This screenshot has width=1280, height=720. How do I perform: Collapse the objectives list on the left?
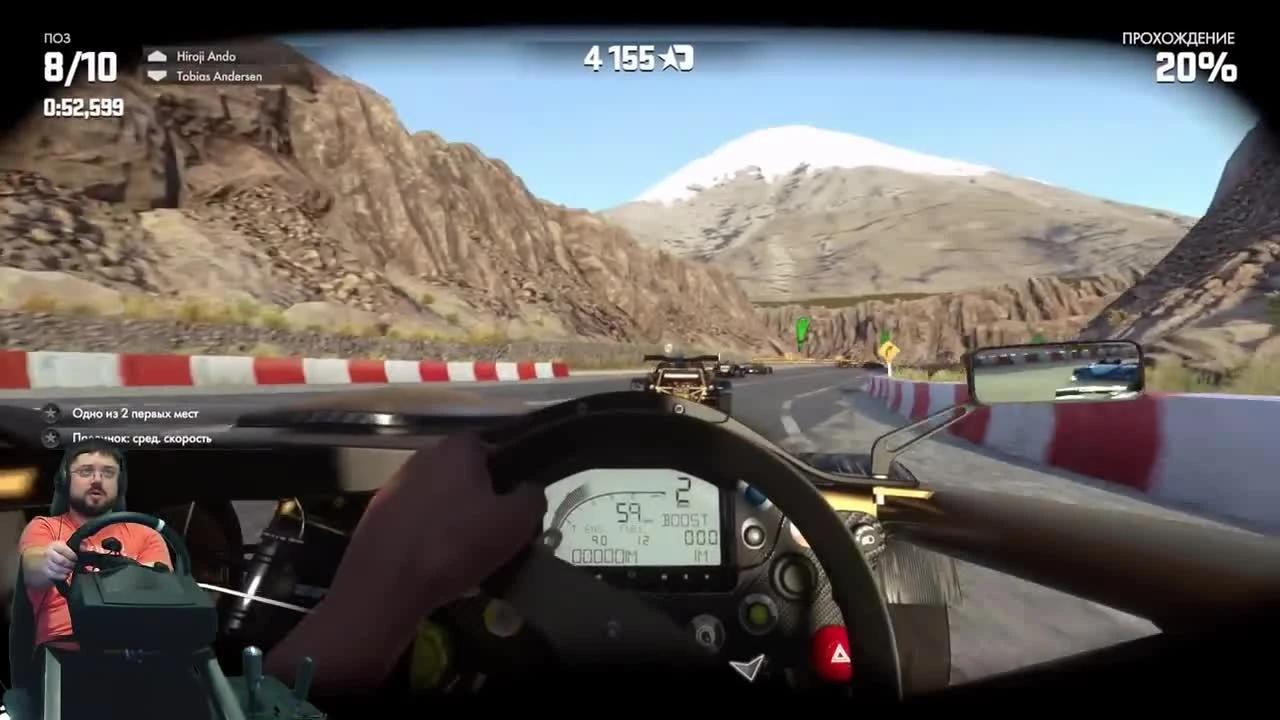point(130,427)
